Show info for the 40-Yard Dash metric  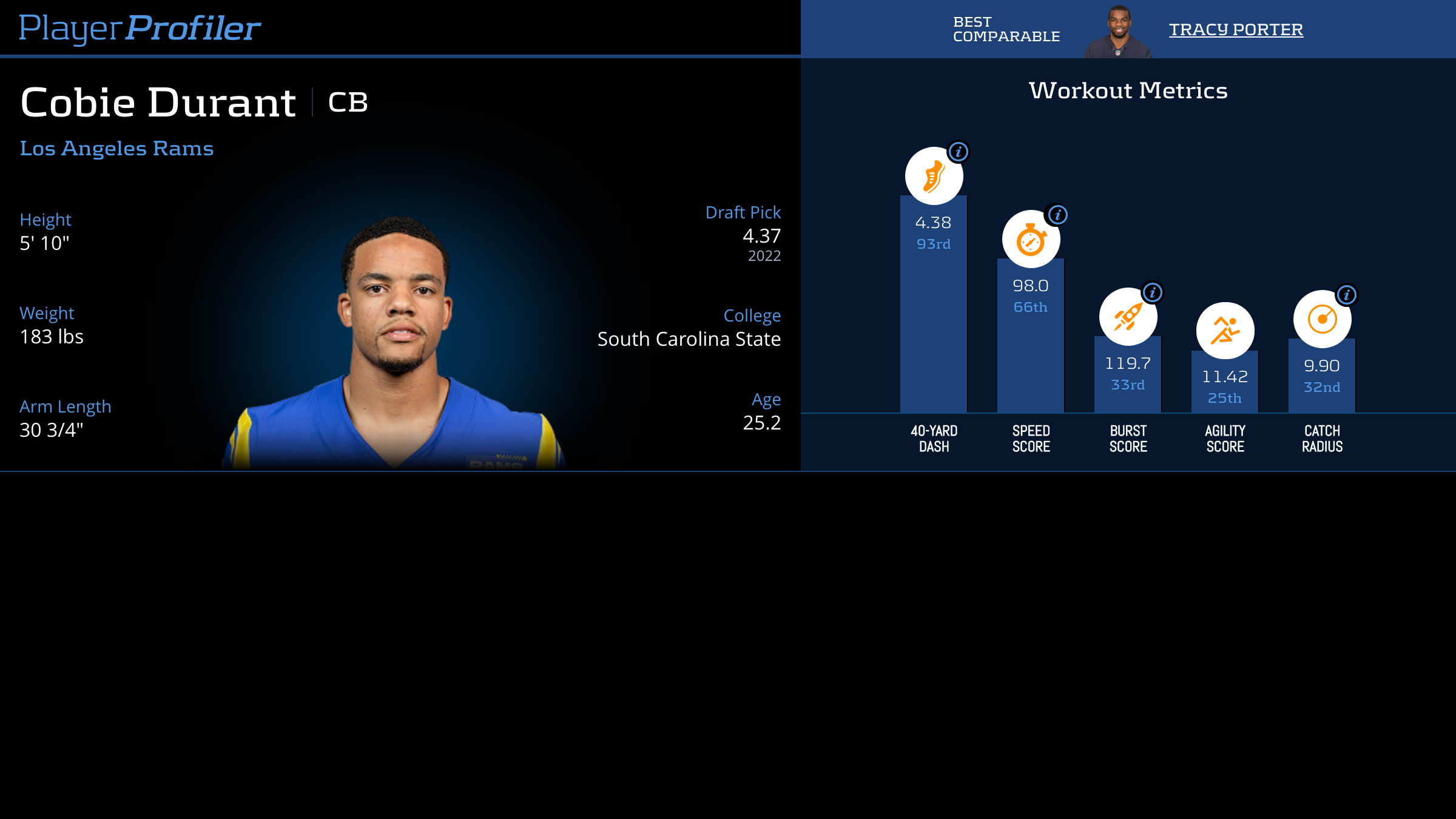[959, 152]
